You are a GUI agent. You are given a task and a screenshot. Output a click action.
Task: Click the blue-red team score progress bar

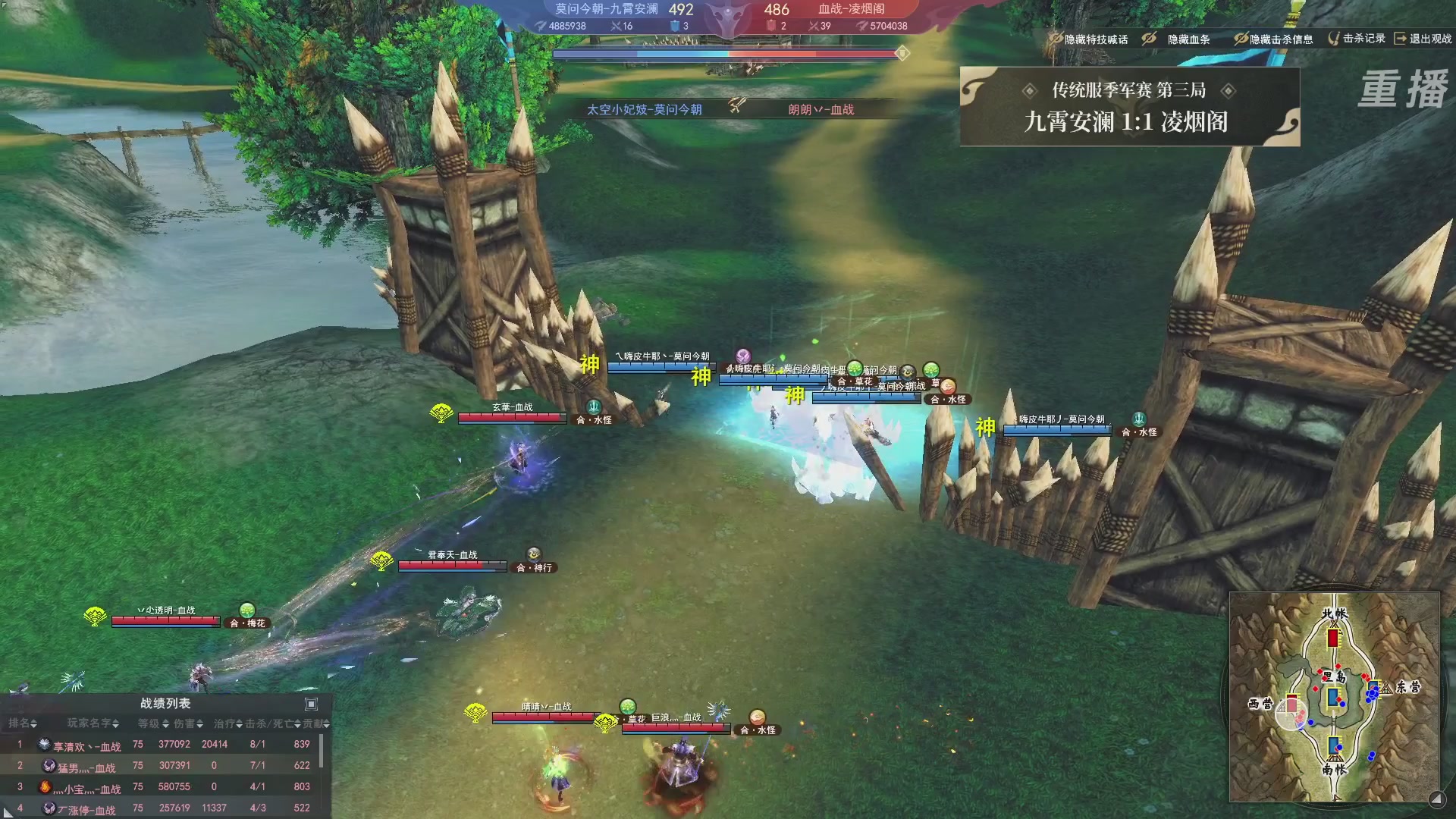click(724, 54)
